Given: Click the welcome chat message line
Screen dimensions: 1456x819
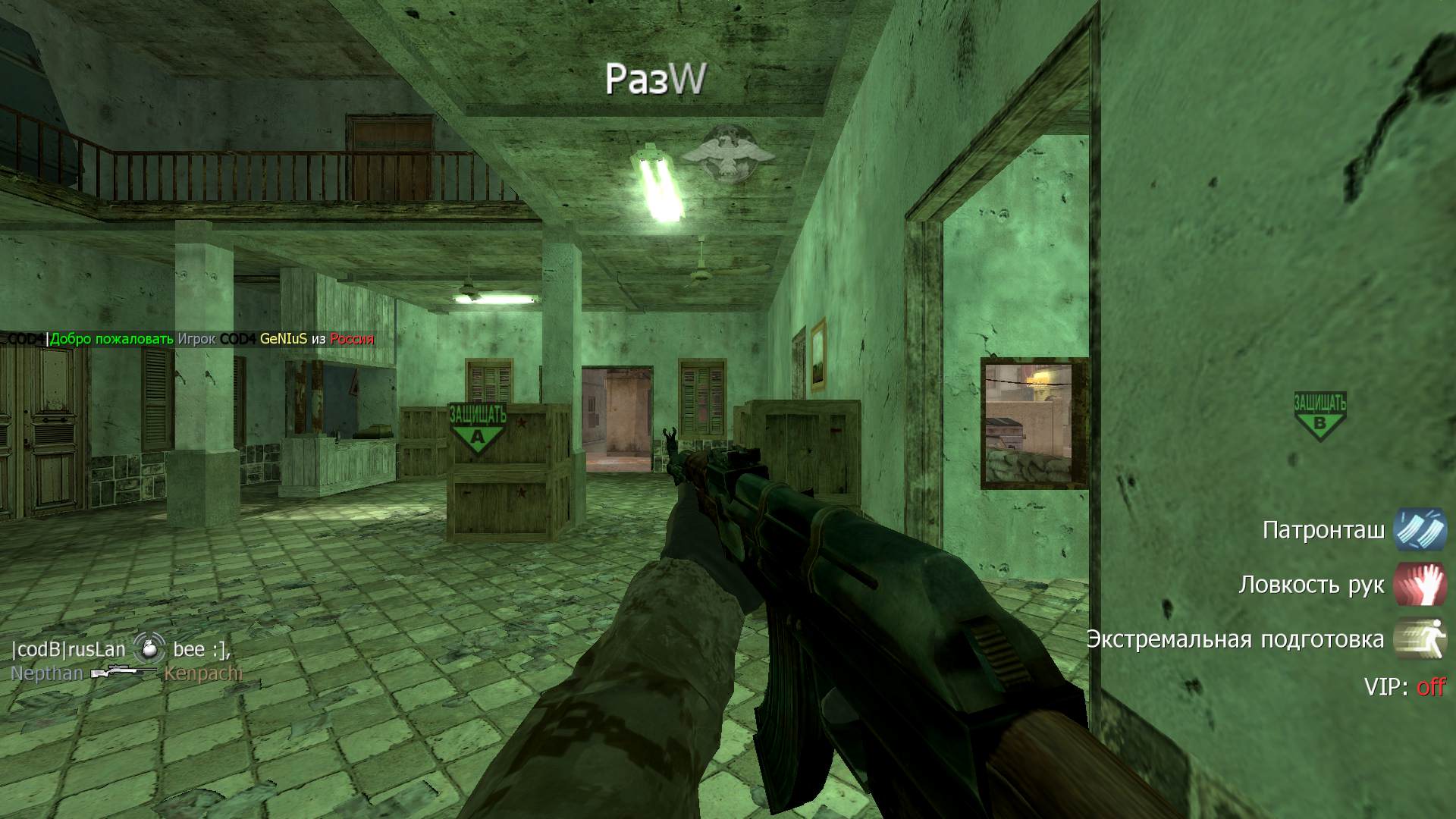Looking at the screenshot, I should [190, 339].
